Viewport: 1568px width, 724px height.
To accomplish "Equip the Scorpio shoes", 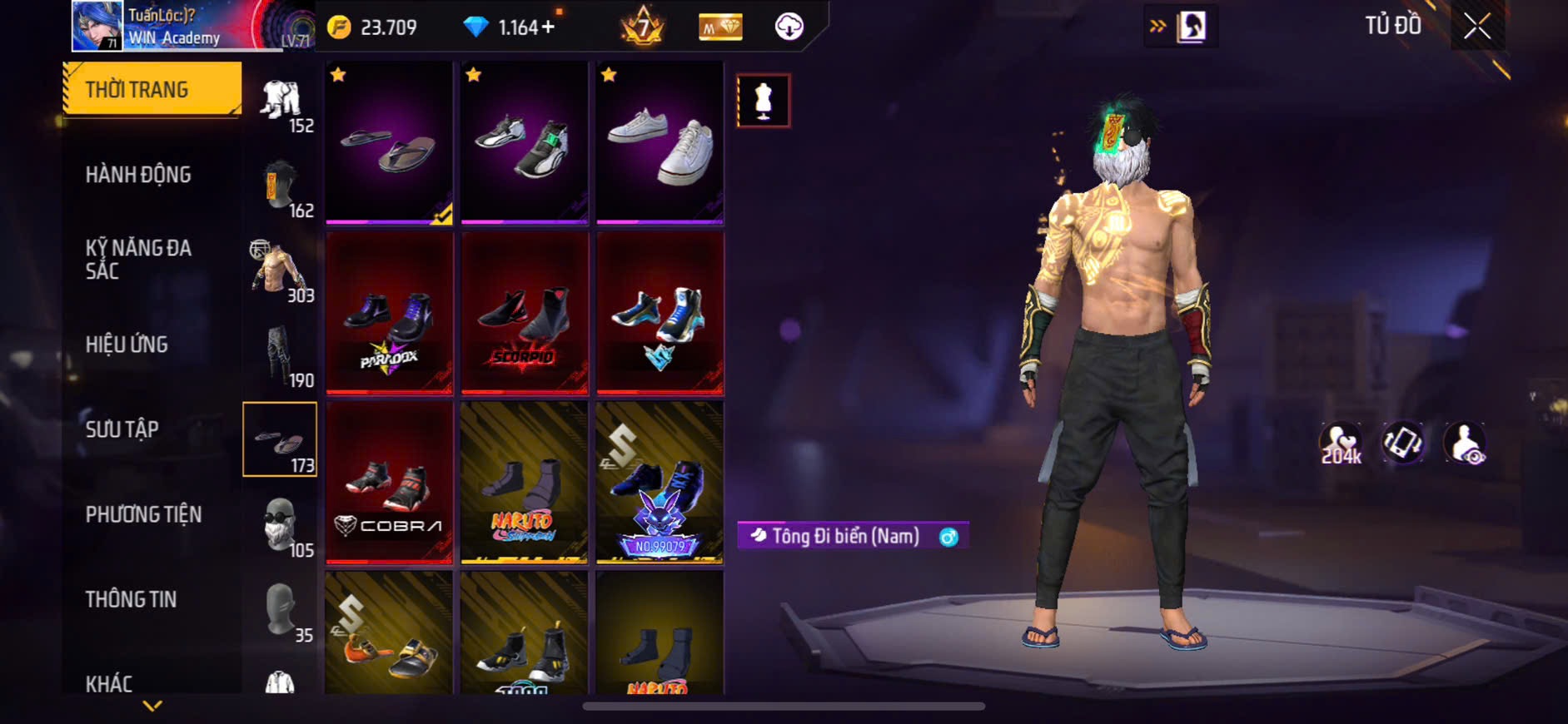I will [x=525, y=313].
